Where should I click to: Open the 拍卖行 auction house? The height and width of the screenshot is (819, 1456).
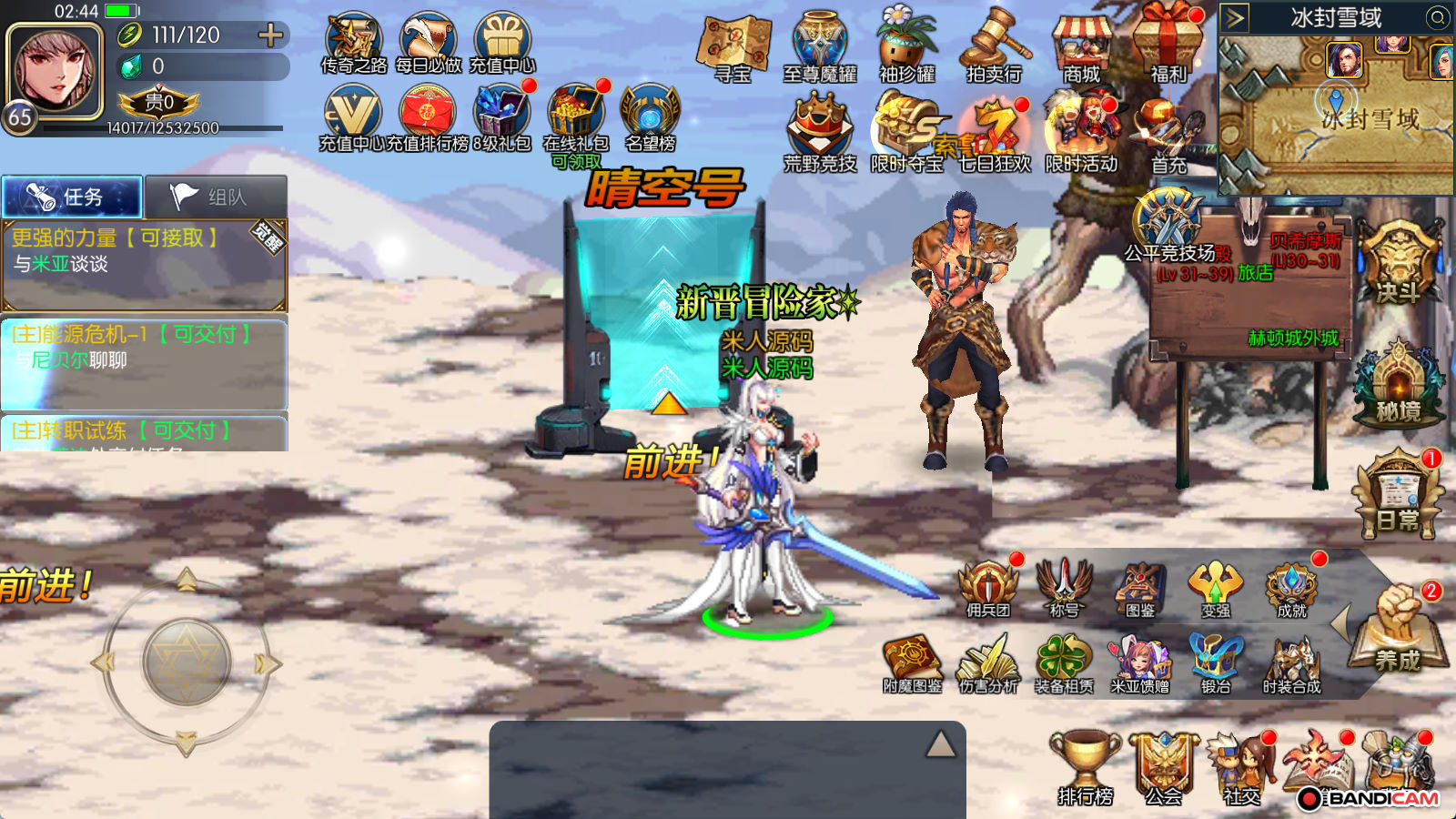(x=995, y=47)
